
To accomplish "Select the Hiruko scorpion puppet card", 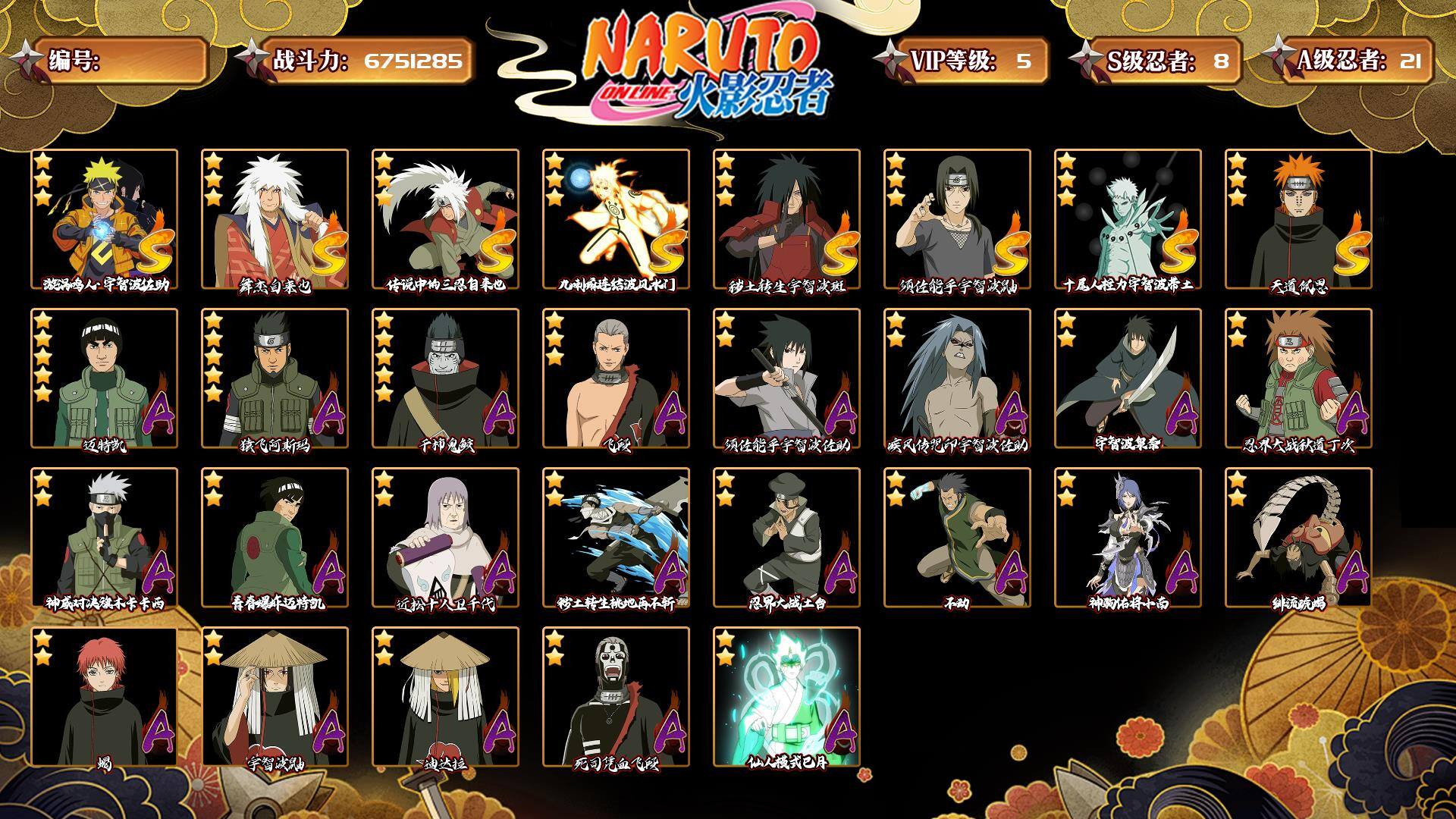I will pyautogui.click(x=1298, y=537).
